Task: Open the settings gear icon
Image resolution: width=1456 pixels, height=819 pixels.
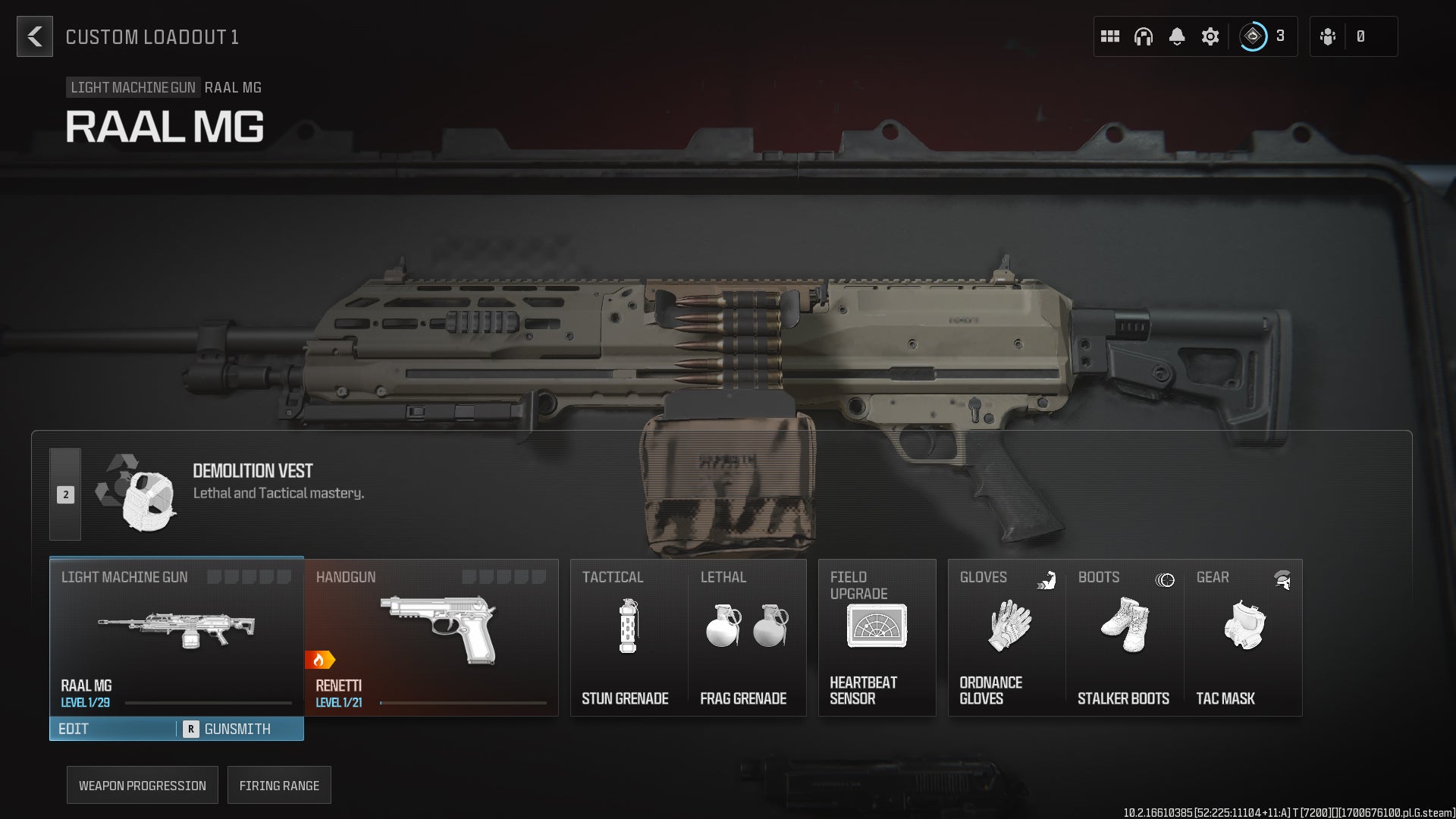Action: pyautogui.click(x=1210, y=36)
